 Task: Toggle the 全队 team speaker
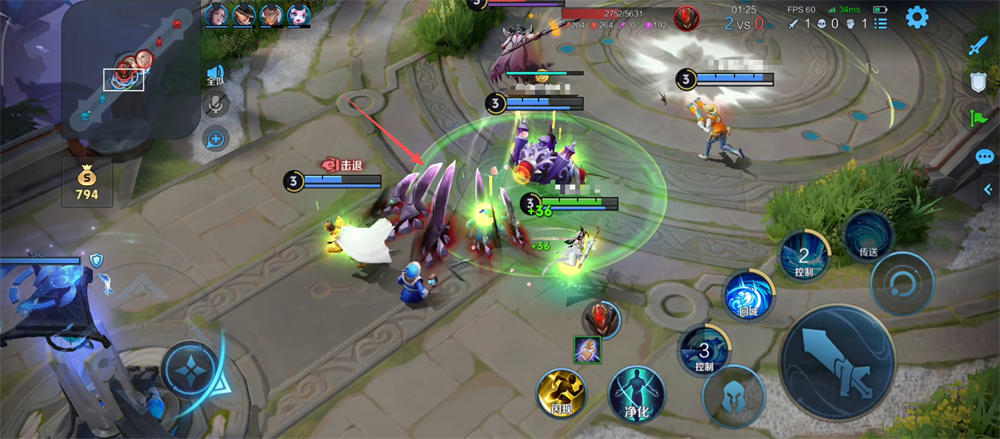215,74
